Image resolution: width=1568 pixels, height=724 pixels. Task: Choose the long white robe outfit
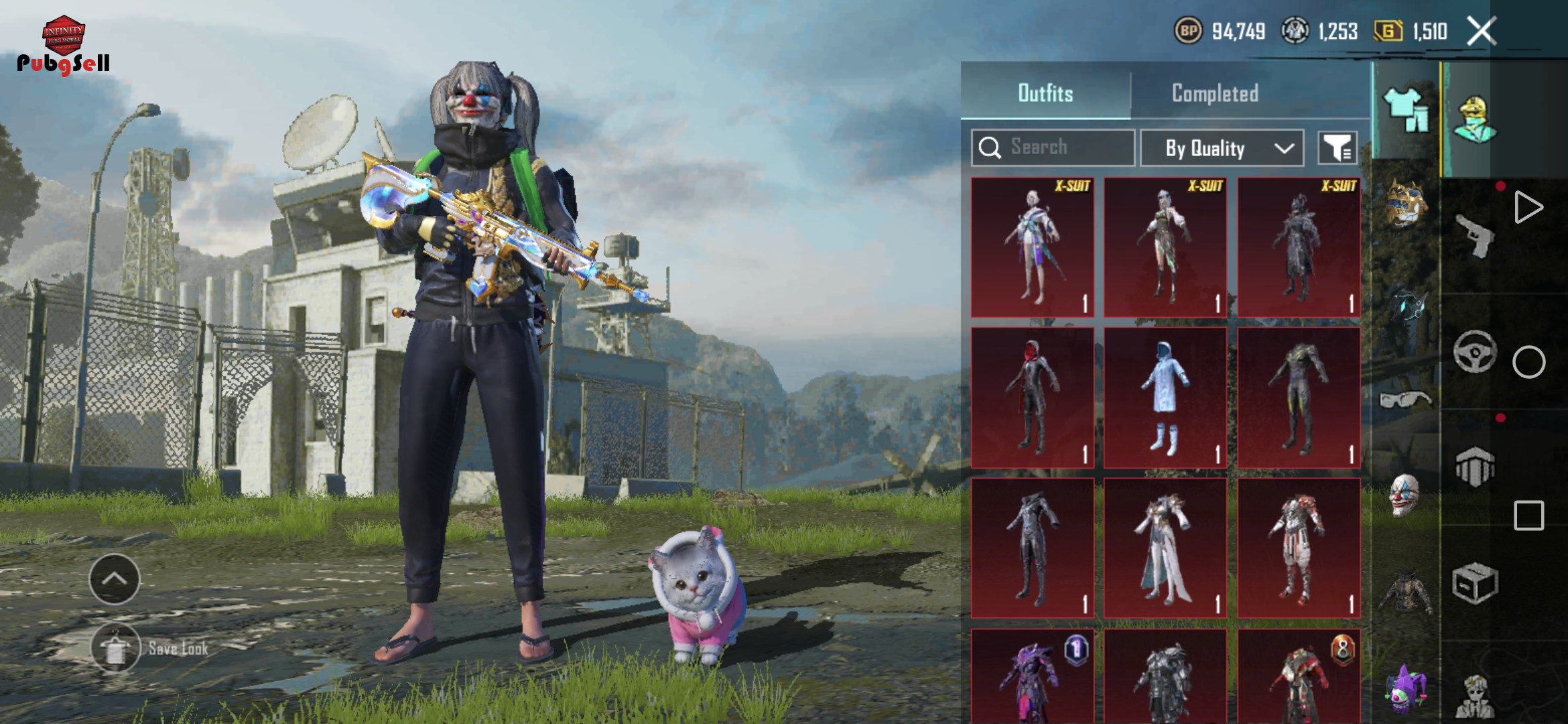pos(1165,548)
